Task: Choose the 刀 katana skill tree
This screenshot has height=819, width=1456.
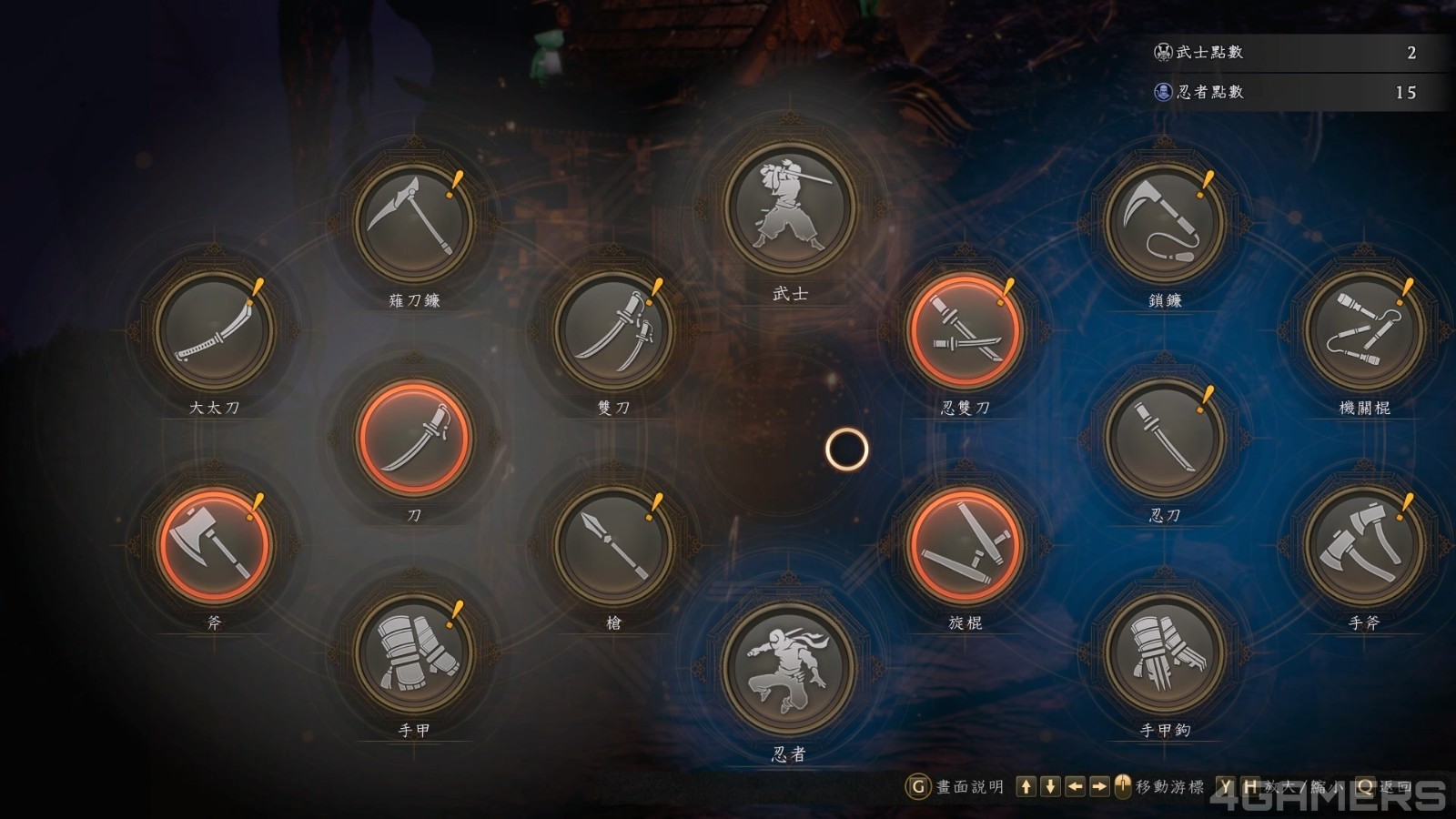Action: [414, 438]
